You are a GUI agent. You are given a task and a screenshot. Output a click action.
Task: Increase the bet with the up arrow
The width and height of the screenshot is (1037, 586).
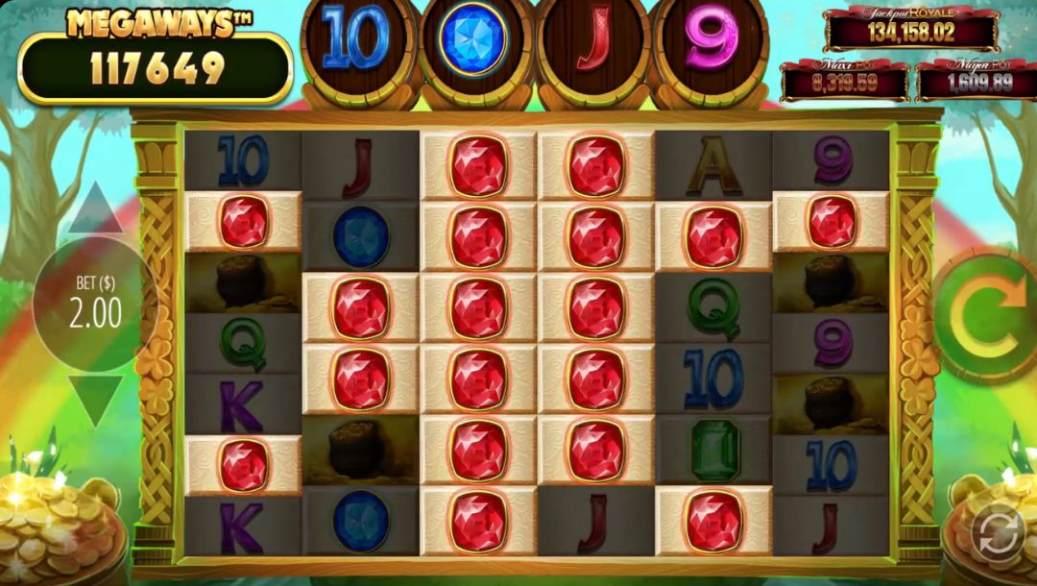(95, 211)
